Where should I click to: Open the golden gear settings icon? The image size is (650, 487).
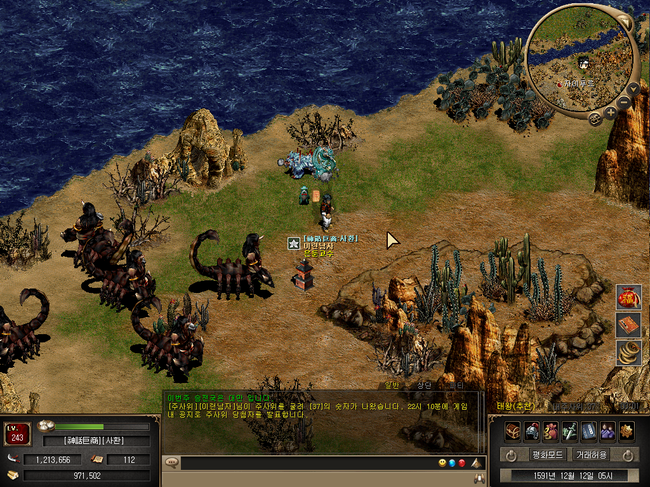click(x=626, y=430)
